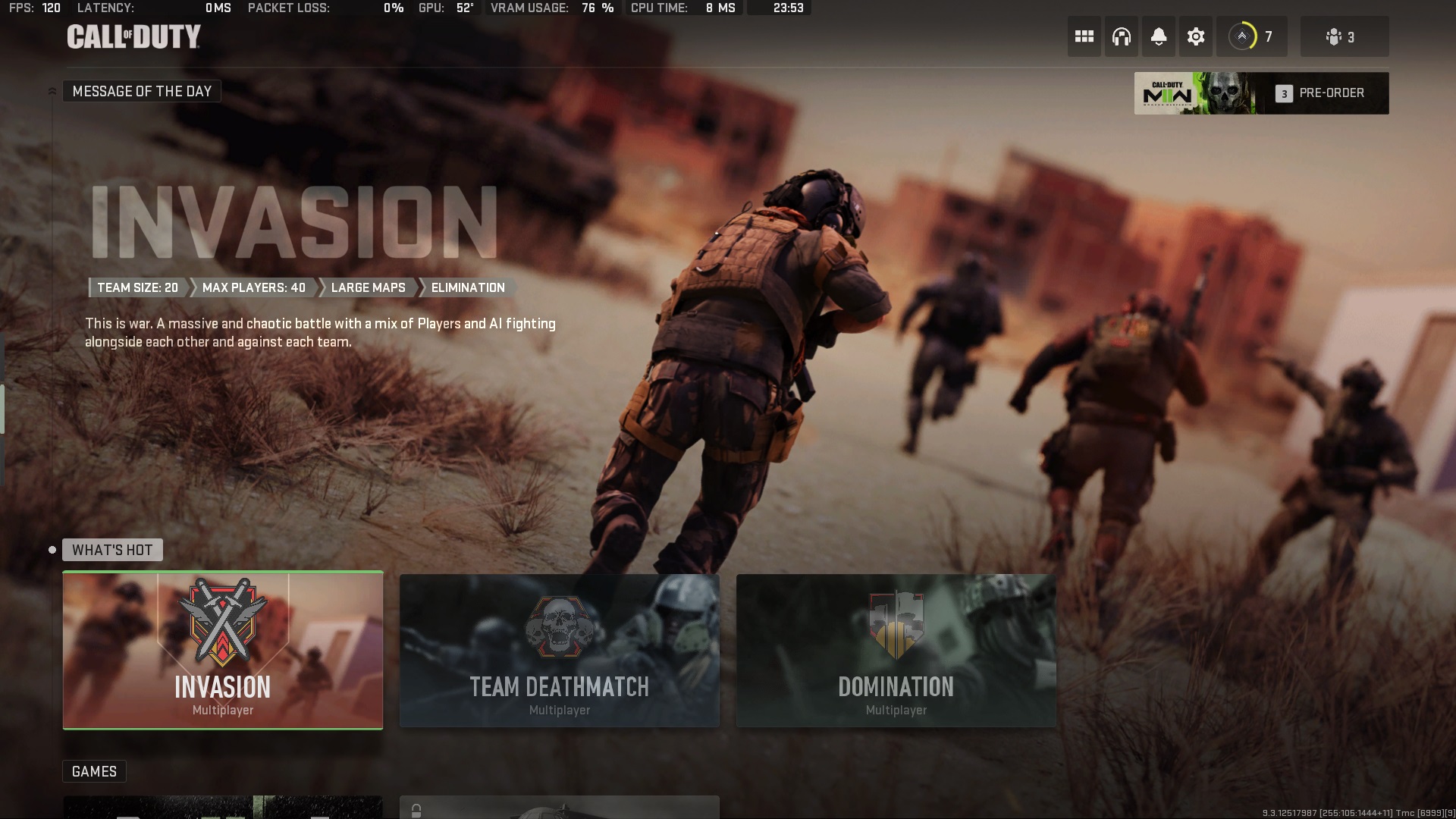Image resolution: width=1456 pixels, height=819 pixels.
Task: Open settings with the gear icon
Action: click(1195, 36)
